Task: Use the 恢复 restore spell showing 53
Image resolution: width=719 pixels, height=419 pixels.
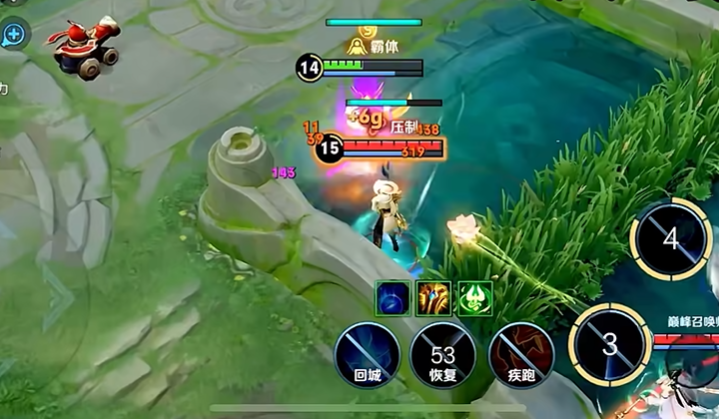Action: click(443, 355)
